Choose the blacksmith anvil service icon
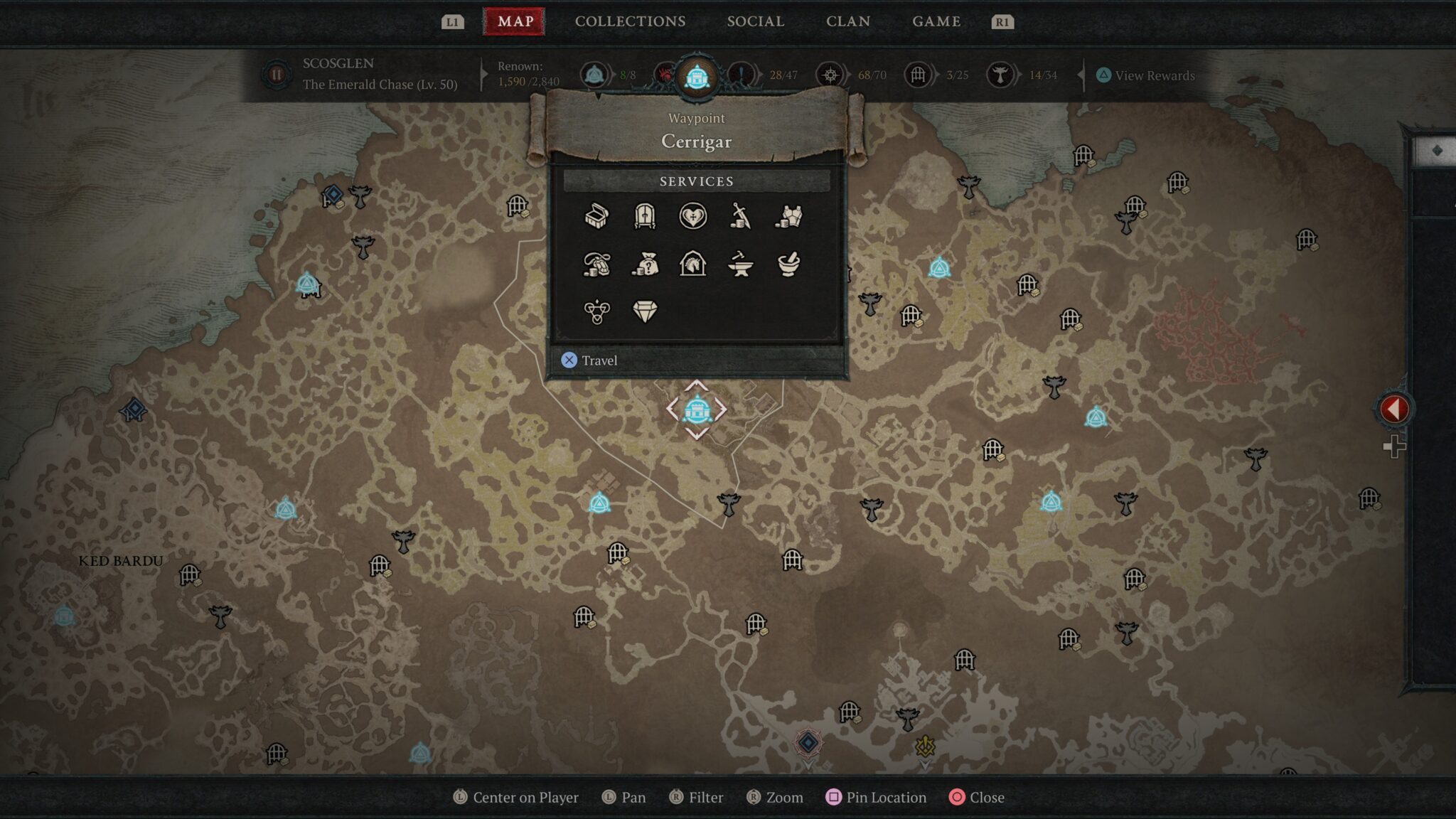 740,264
